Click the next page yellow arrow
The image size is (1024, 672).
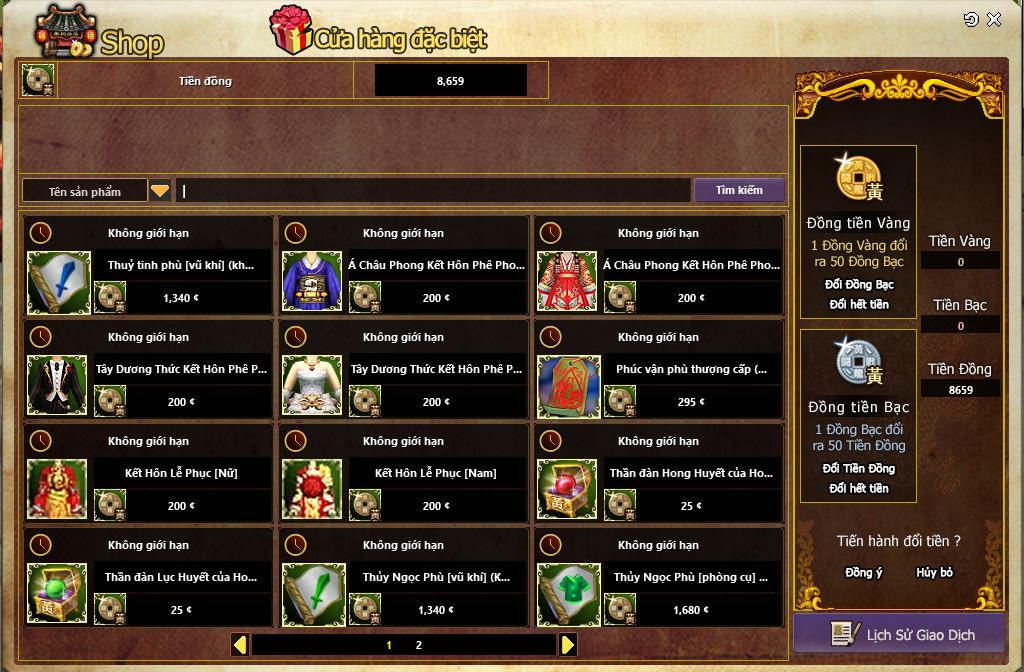tap(568, 645)
